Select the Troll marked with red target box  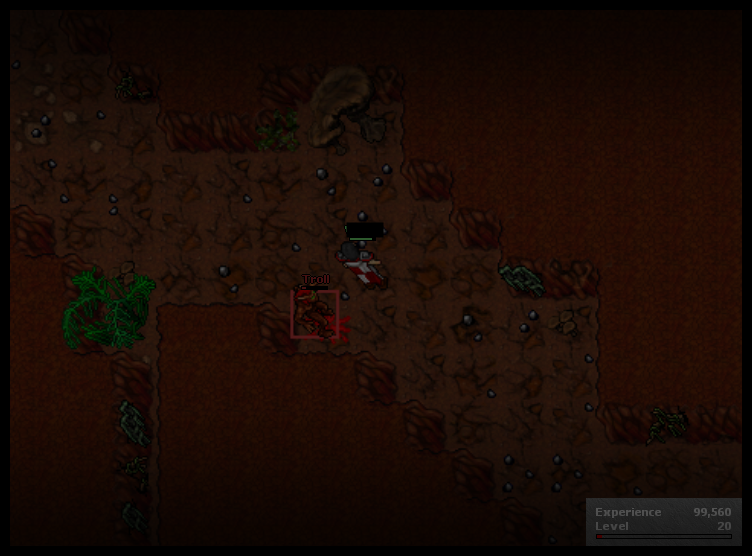[x=314, y=314]
